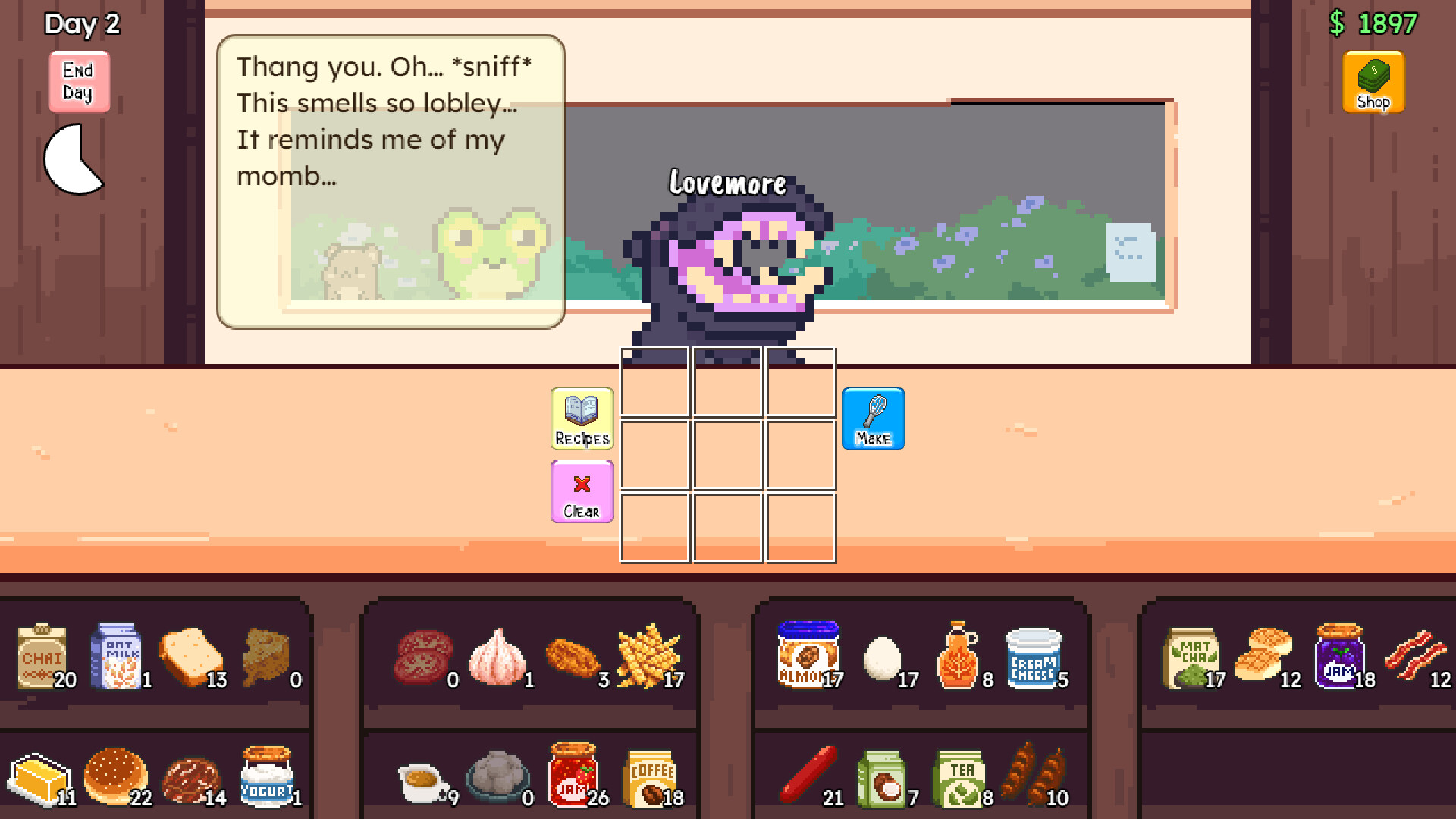Screen dimensions: 1456x819
Task: Select the strawberry jam jar
Action: (574, 773)
